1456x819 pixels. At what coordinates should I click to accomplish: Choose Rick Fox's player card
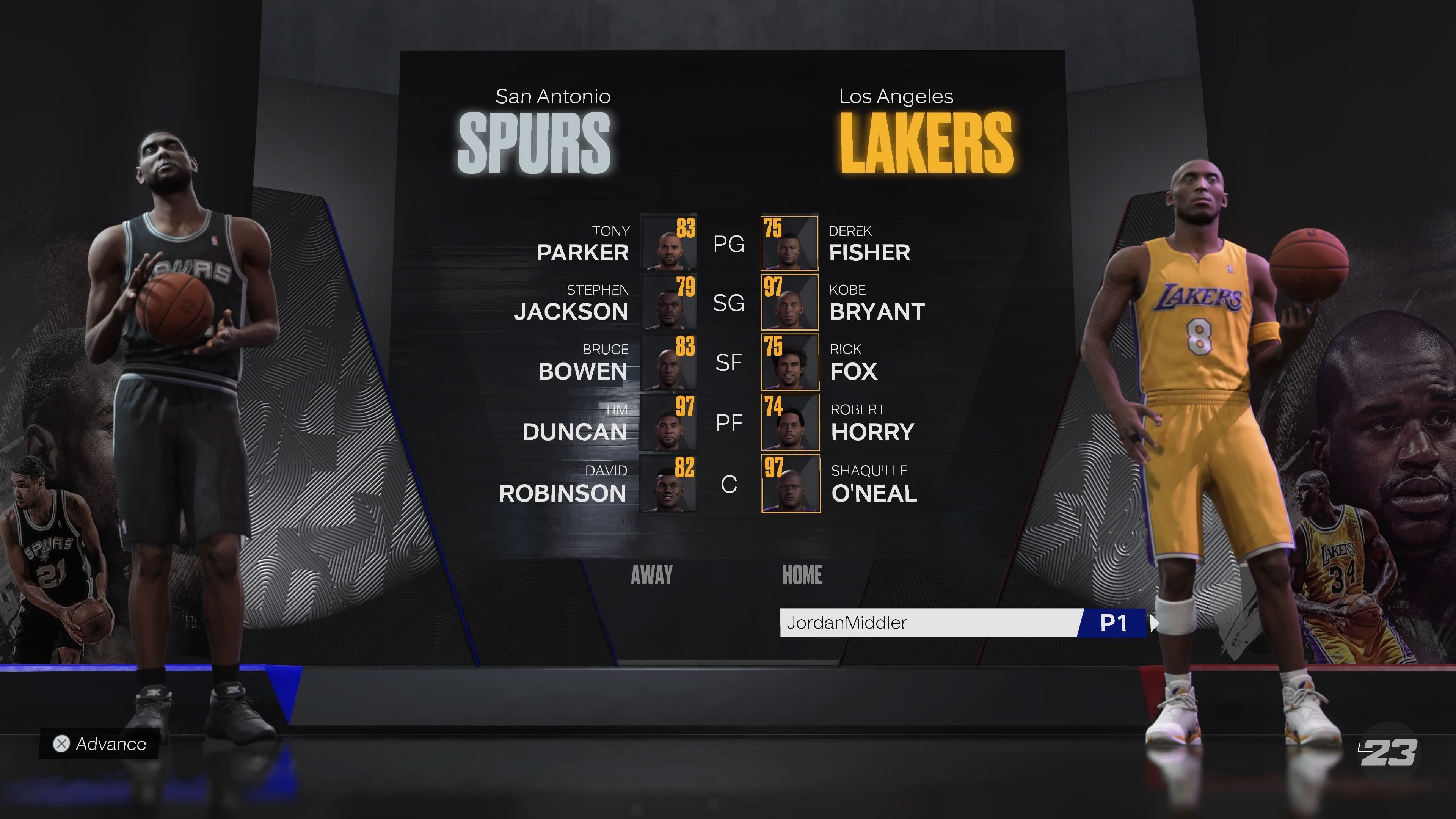click(x=790, y=362)
